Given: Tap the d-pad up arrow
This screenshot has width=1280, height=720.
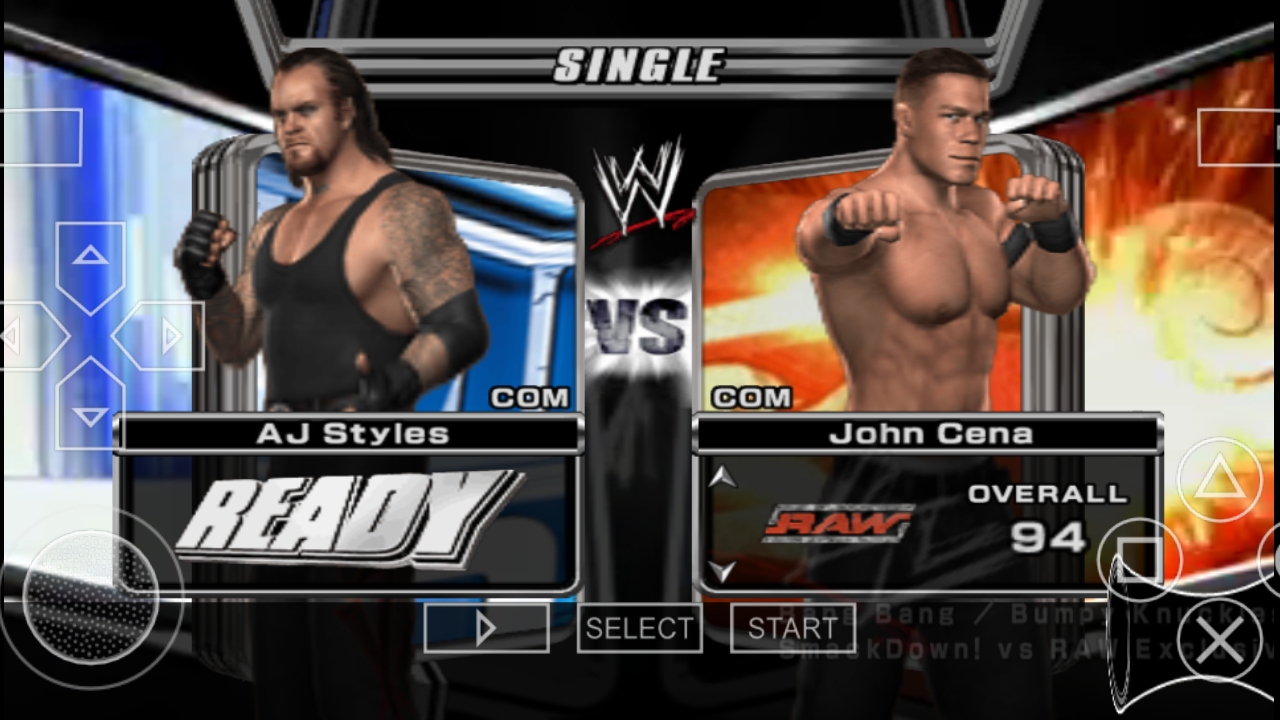Looking at the screenshot, I should point(90,258).
